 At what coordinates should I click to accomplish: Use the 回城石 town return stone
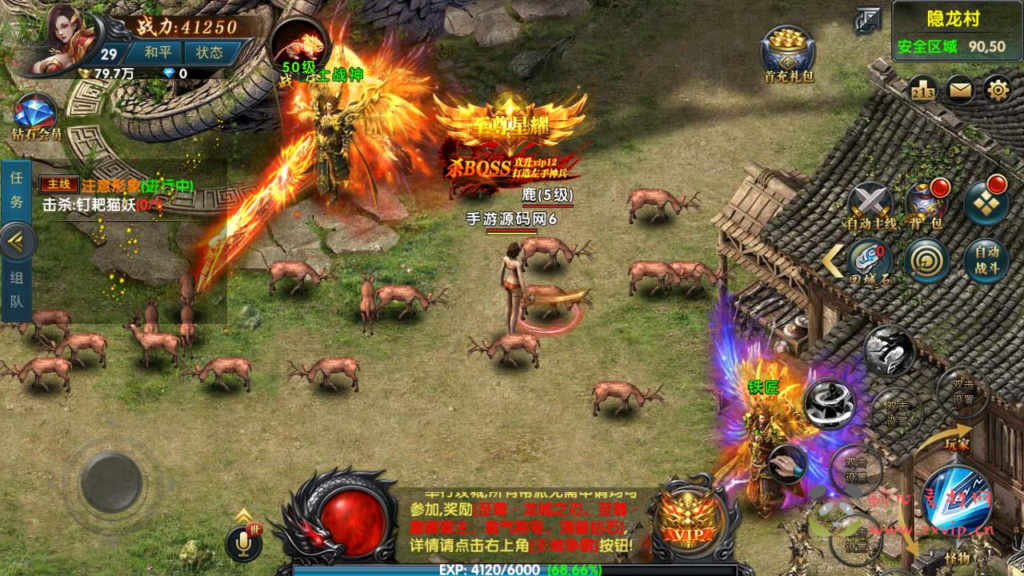tap(870, 261)
